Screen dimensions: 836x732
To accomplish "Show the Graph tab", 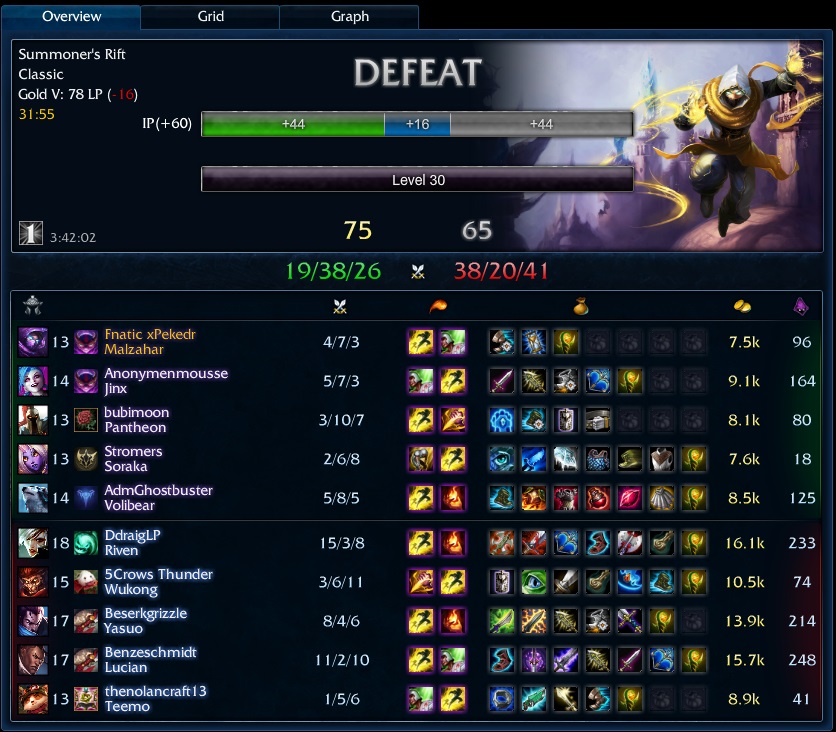I will pos(349,16).
